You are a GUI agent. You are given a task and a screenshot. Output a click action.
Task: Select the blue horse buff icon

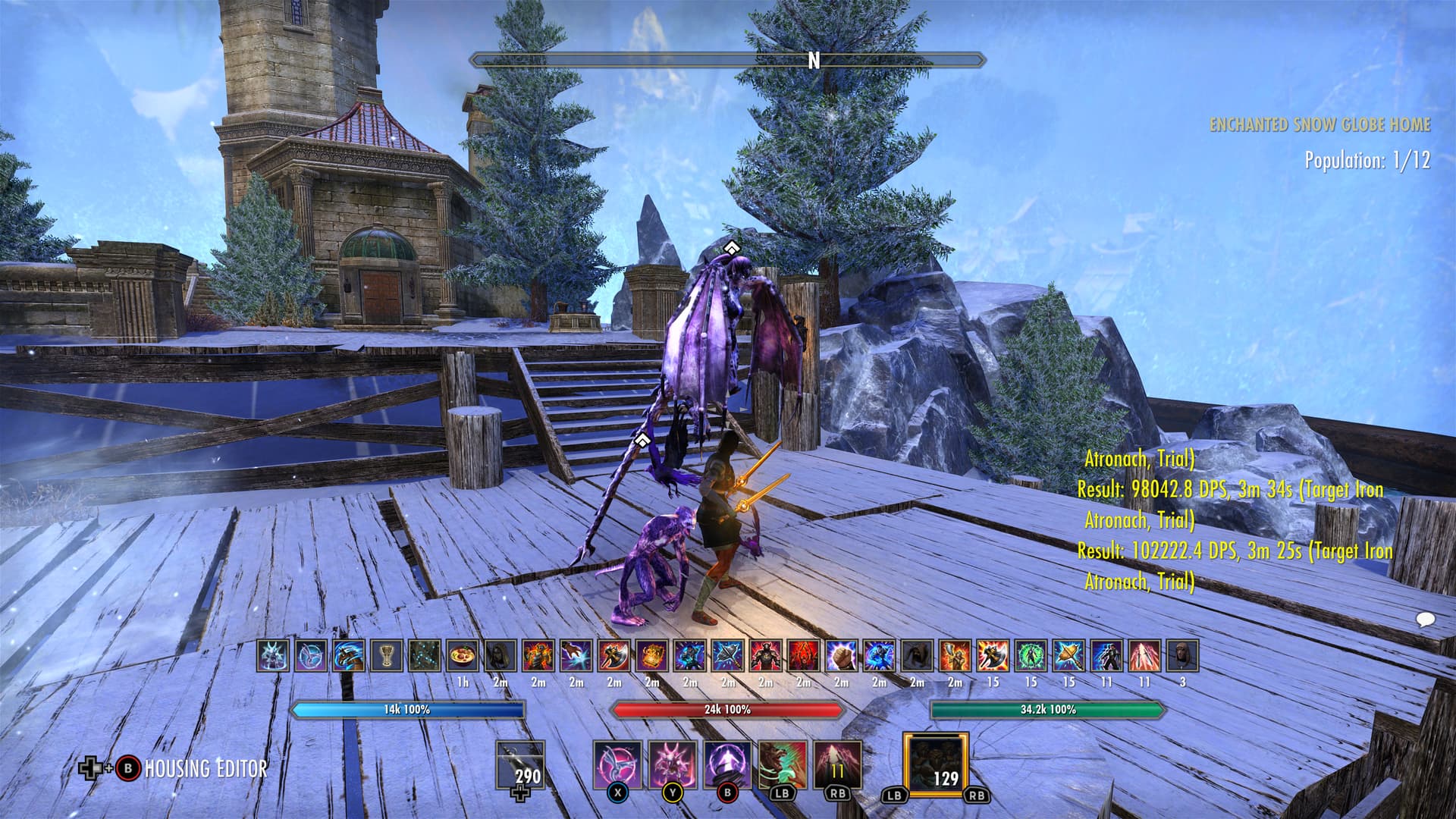(x=349, y=655)
